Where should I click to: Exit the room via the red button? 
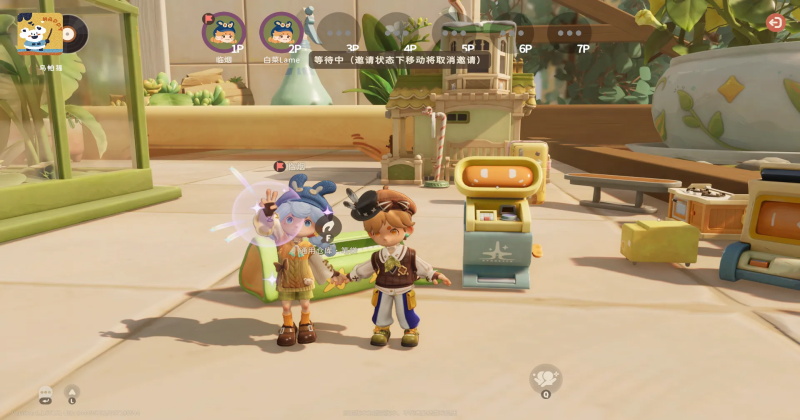(x=775, y=22)
